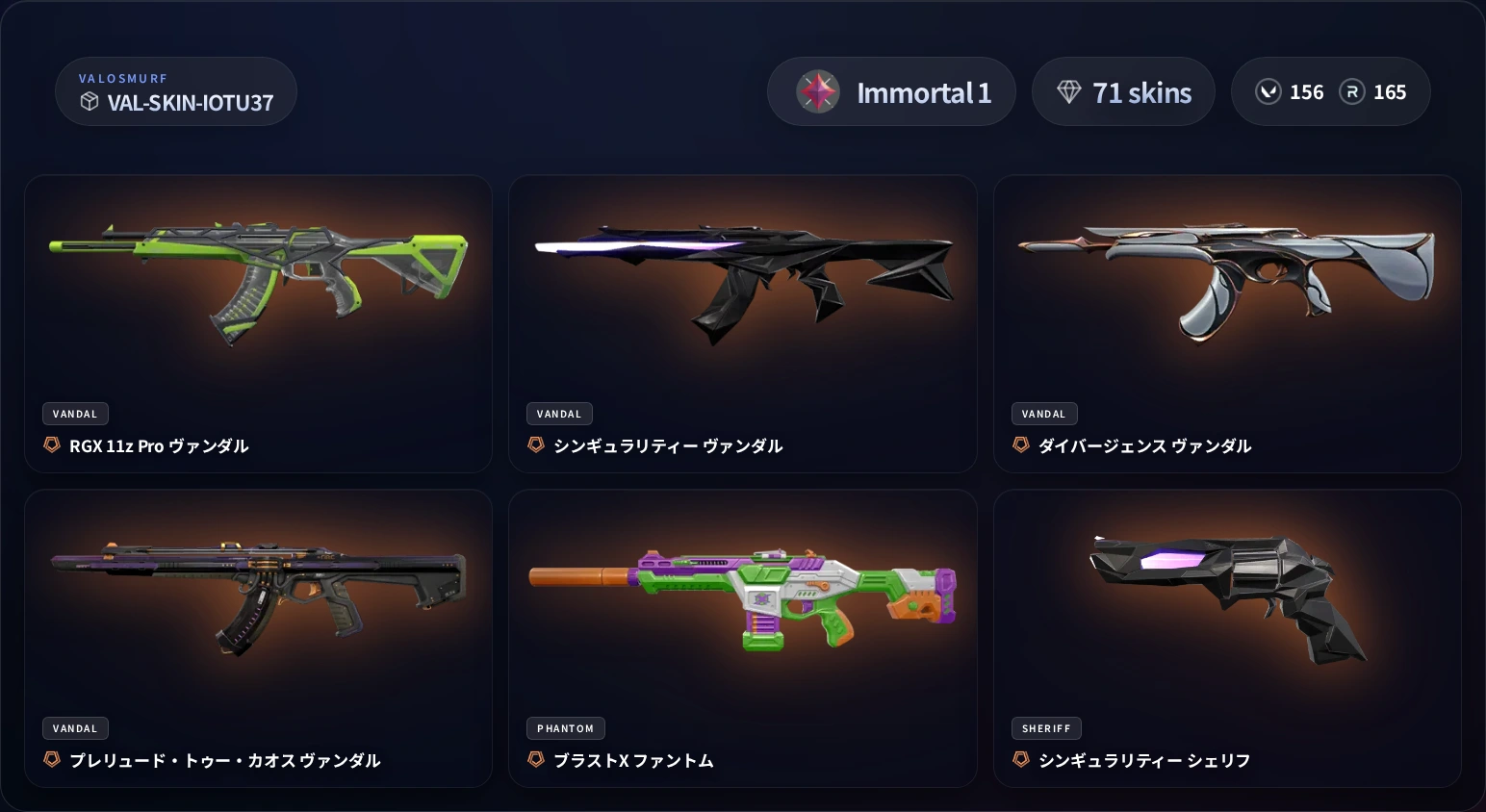Click the Radianite icon next to 165
This screenshot has width=1486, height=812.
(x=1352, y=91)
